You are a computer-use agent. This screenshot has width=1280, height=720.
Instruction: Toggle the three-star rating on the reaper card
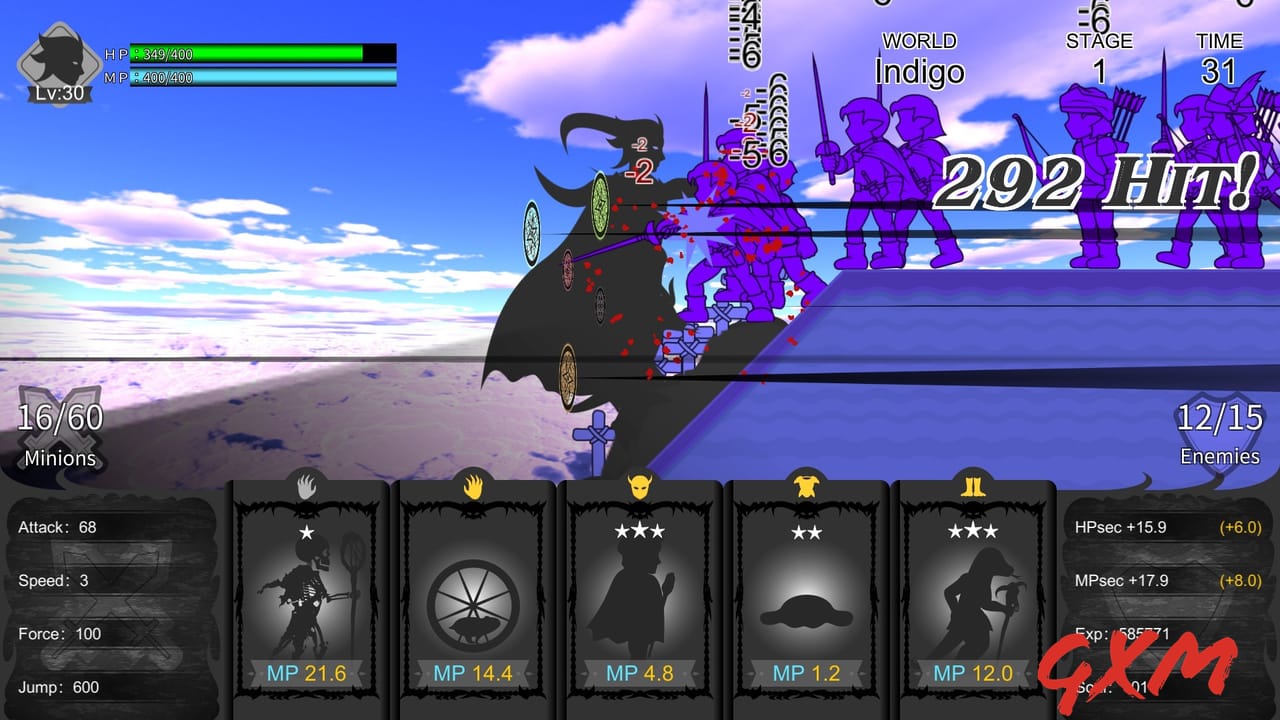click(x=973, y=530)
